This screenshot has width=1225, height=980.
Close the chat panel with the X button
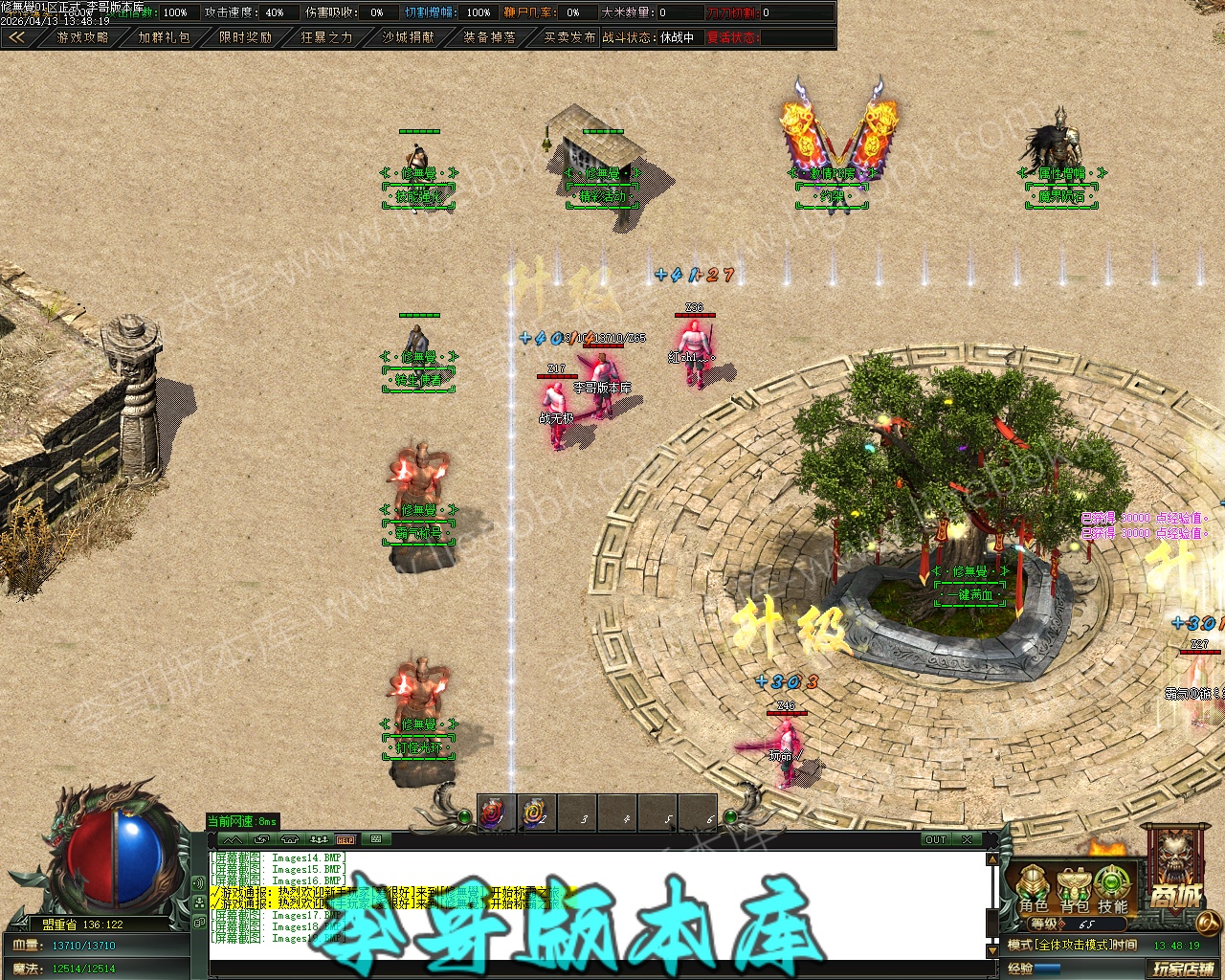[x=968, y=839]
